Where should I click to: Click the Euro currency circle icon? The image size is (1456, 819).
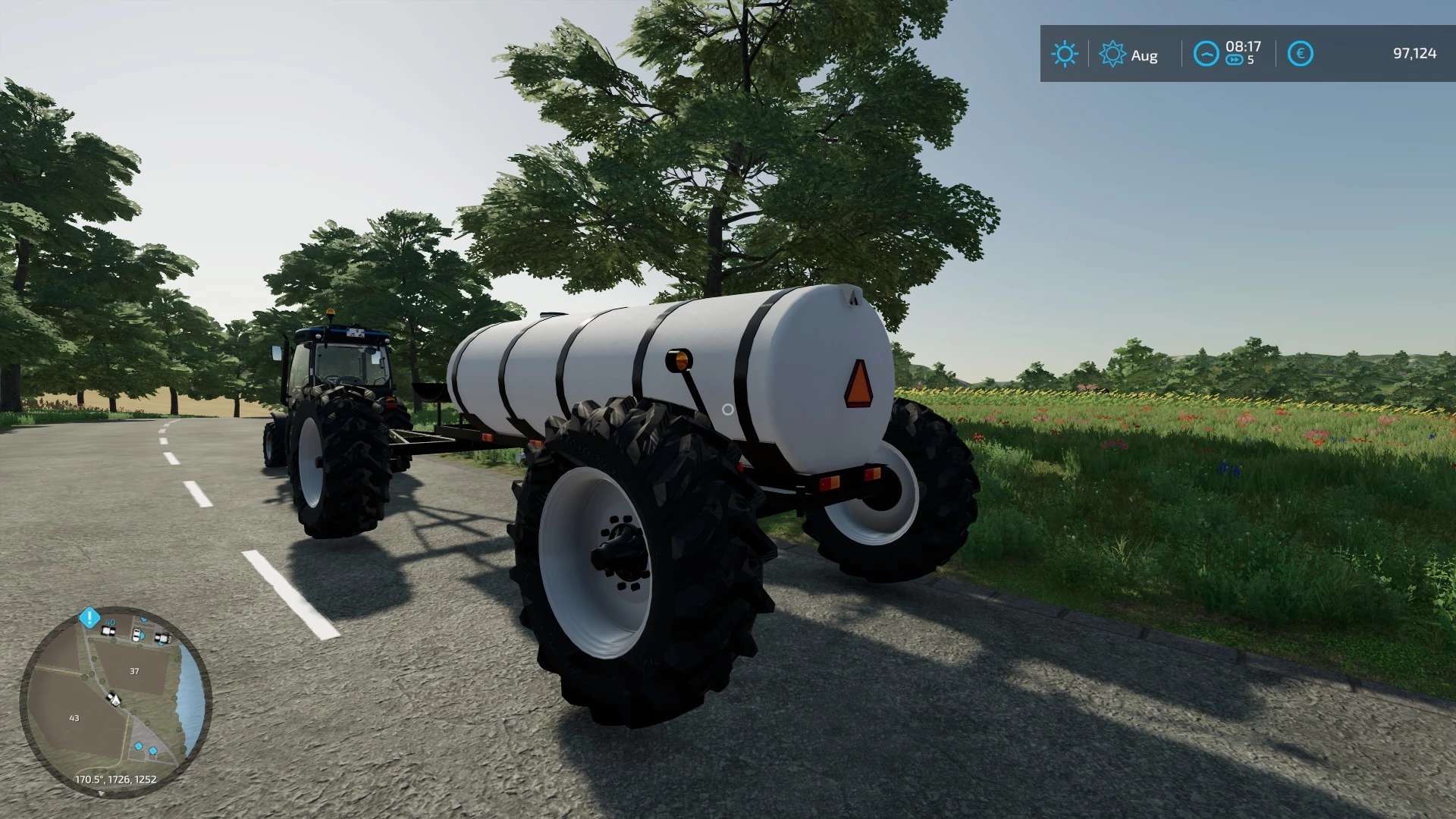(x=1301, y=52)
